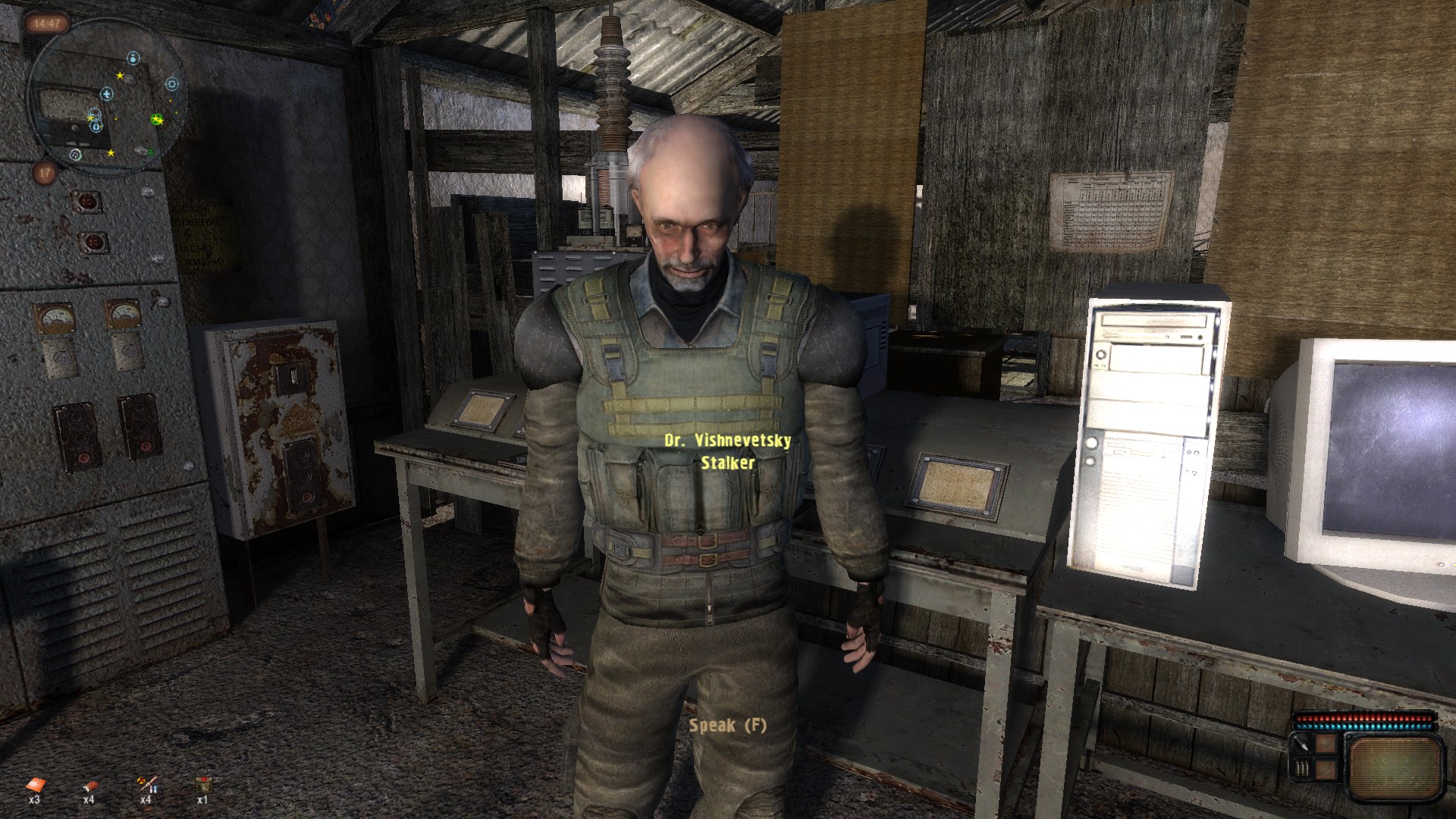Select the camouflage kit quick slot
1456x819 pixels.
pos(202,784)
